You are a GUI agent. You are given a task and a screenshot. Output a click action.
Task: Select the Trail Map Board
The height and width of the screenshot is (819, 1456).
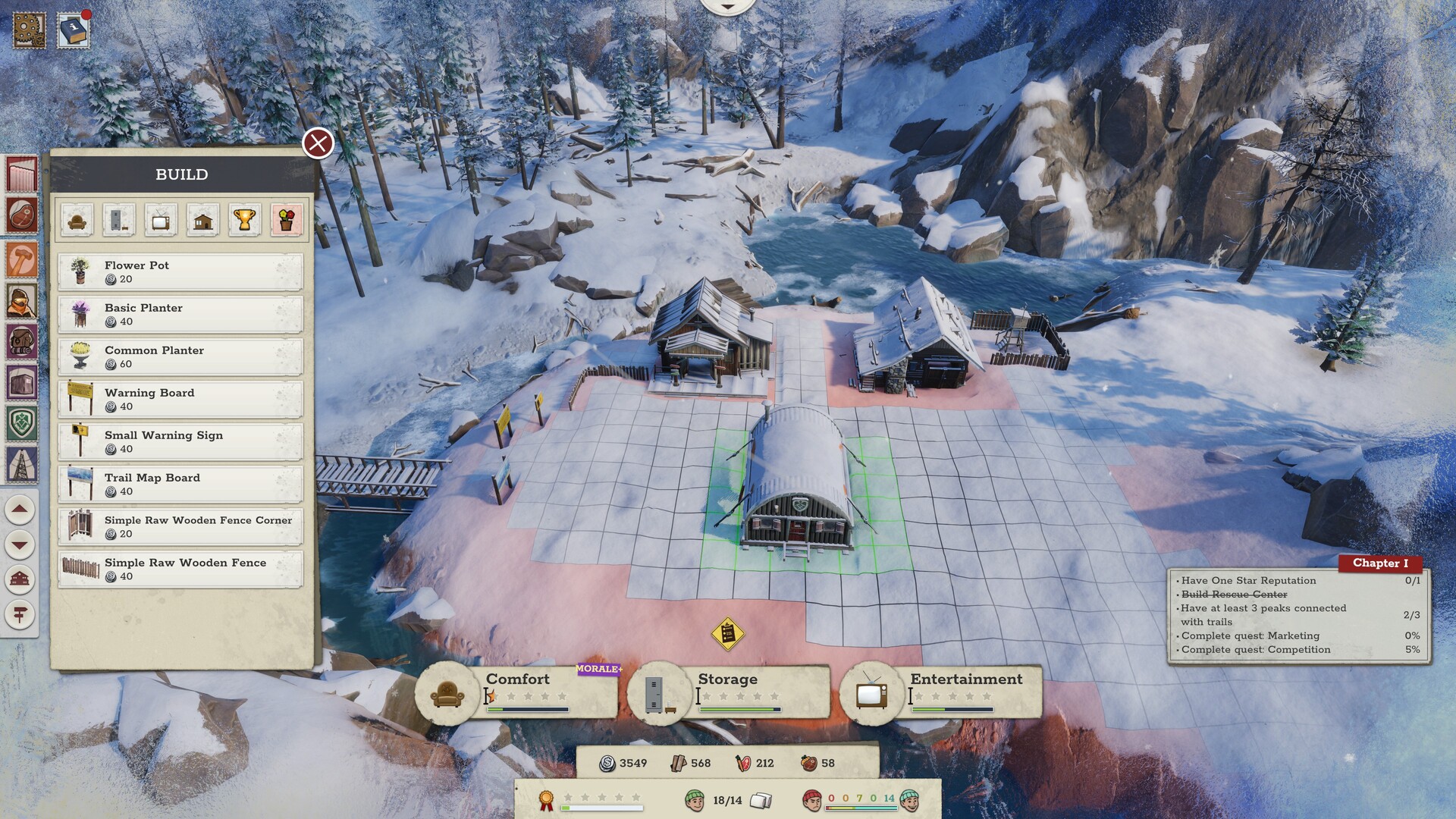180,485
